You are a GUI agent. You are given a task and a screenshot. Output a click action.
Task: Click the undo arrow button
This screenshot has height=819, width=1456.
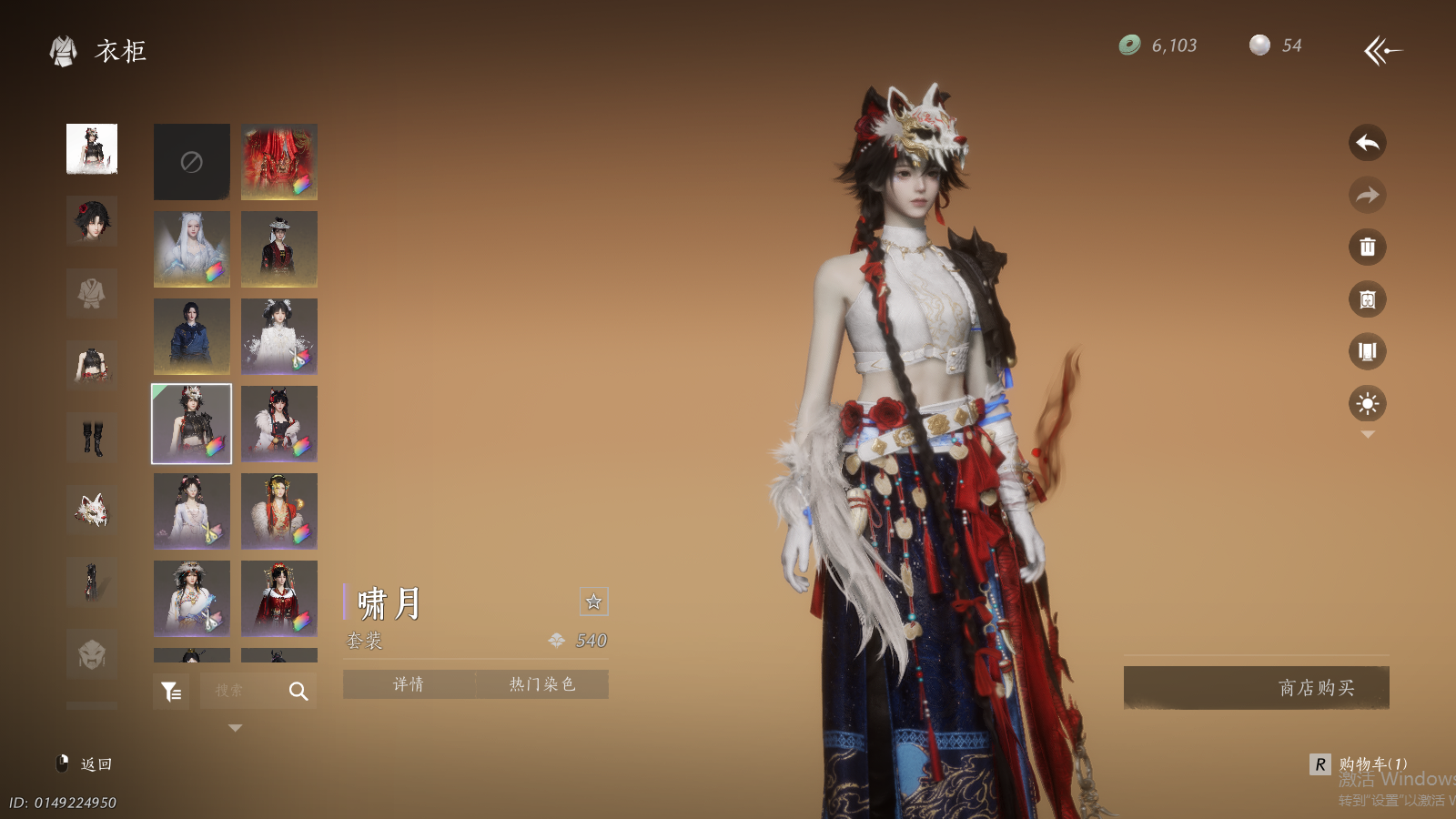(x=1367, y=143)
